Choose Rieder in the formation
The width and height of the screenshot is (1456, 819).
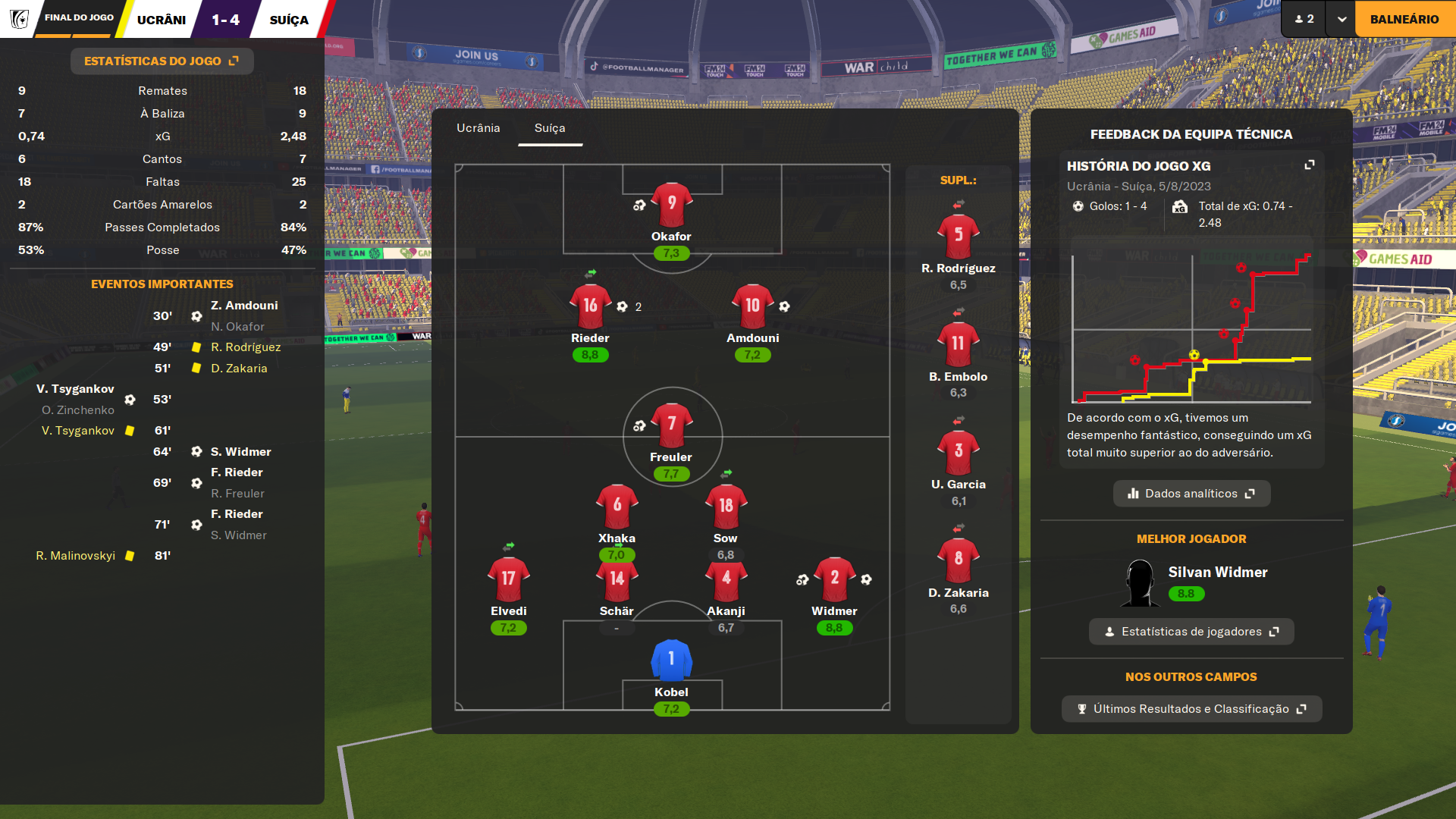[590, 307]
